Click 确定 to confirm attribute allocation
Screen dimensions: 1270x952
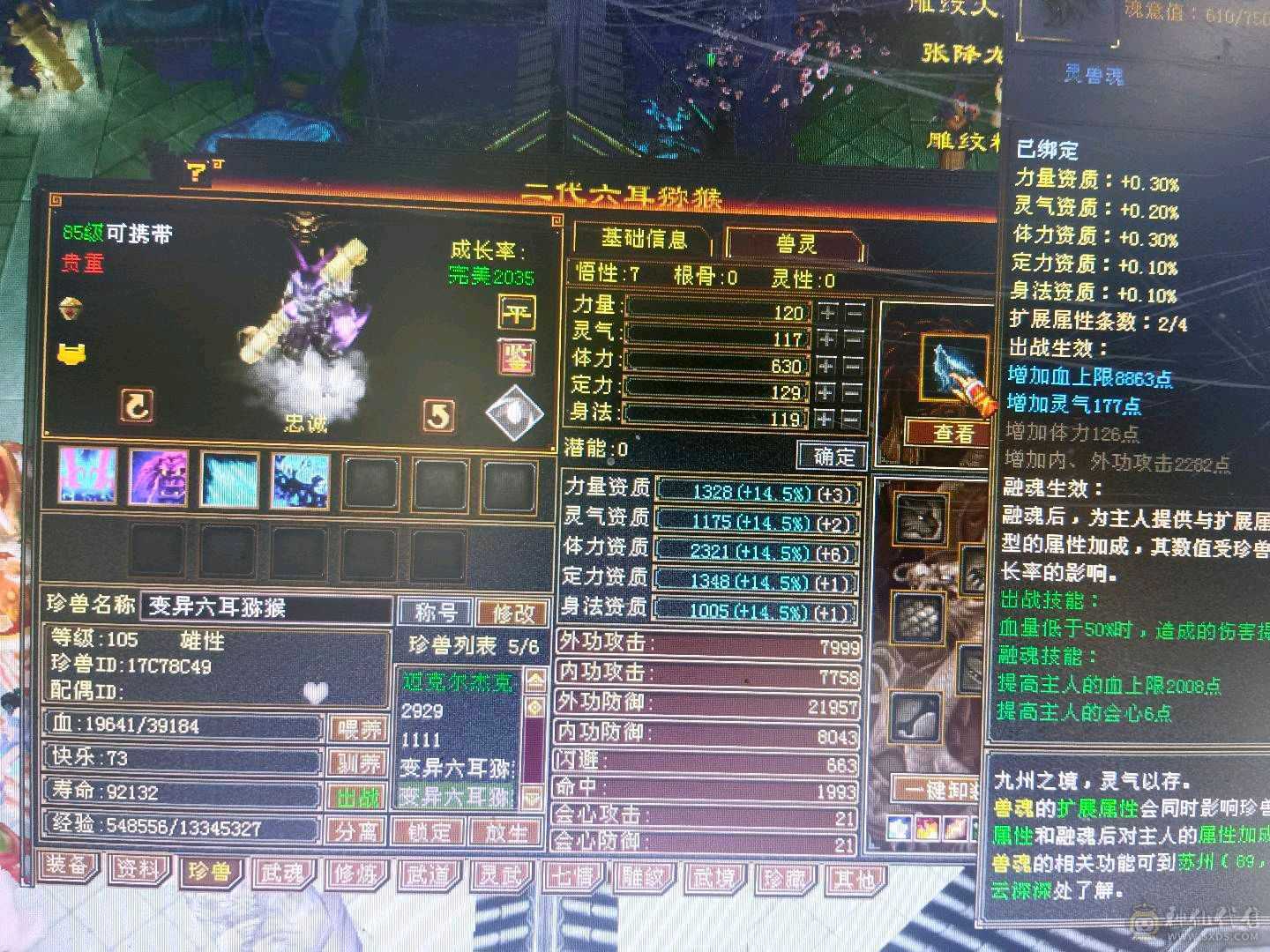832,457
